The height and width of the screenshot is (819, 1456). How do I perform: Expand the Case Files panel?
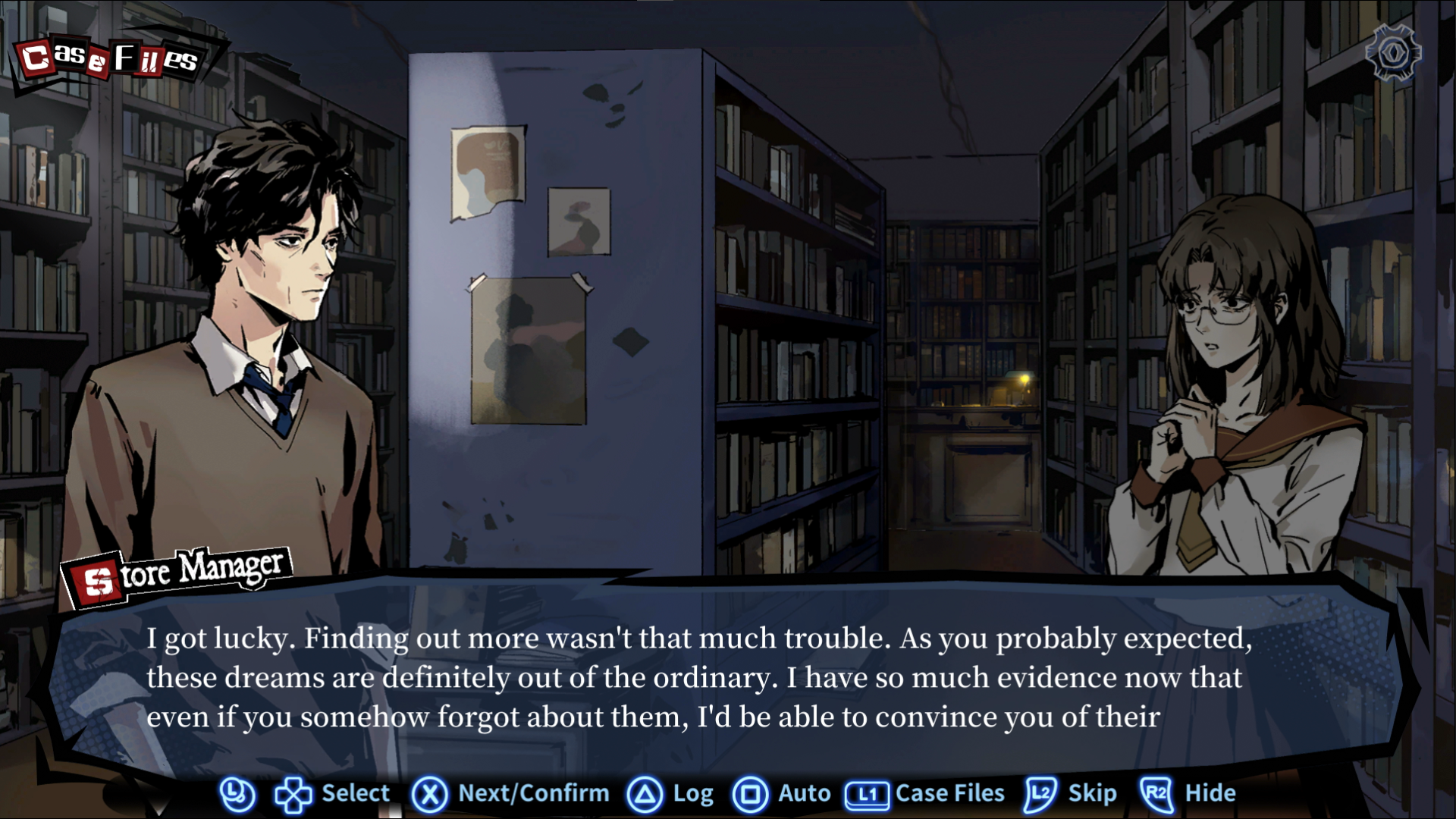click(948, 793)
